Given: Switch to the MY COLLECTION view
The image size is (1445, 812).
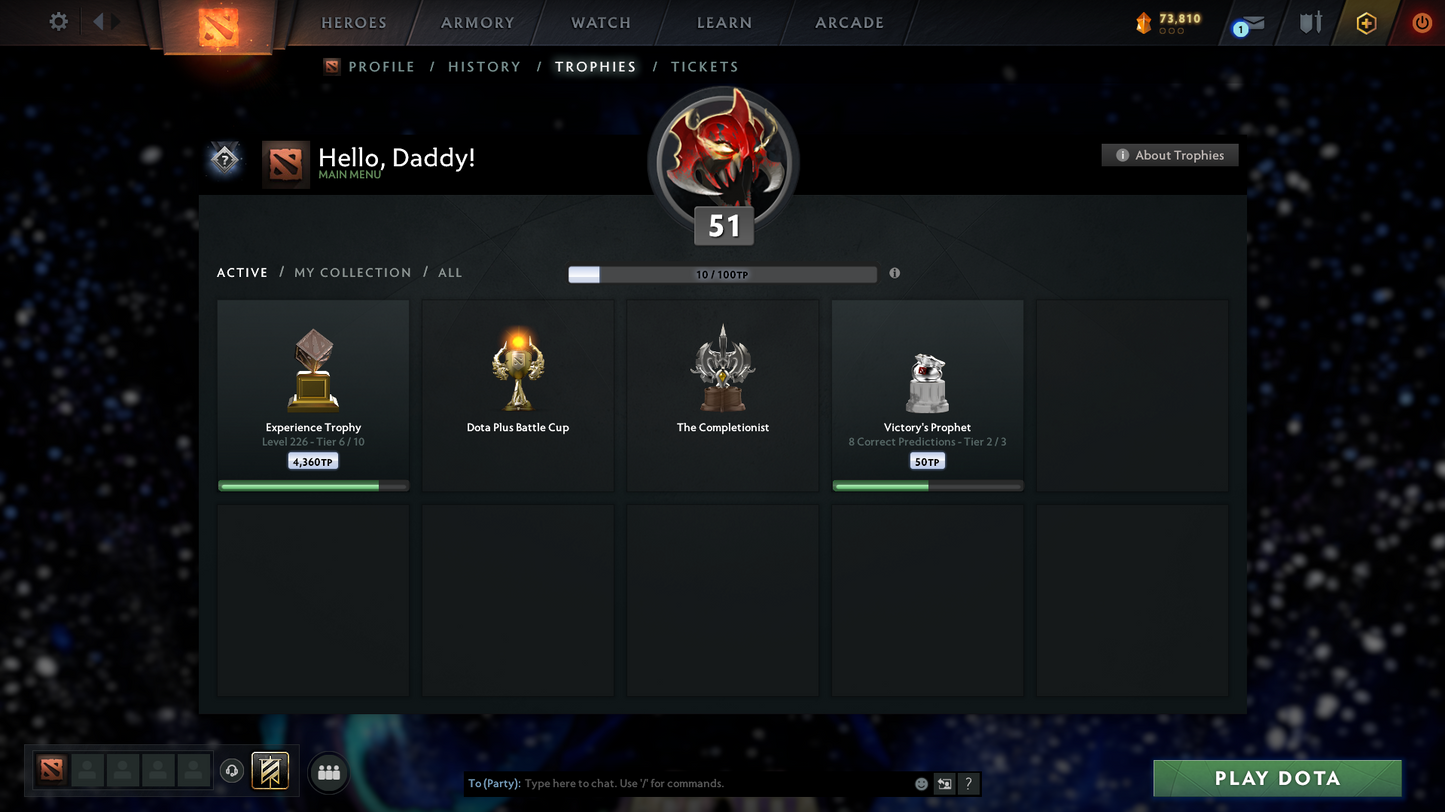Looking at the screenshot, I should (x=352, y=272).
